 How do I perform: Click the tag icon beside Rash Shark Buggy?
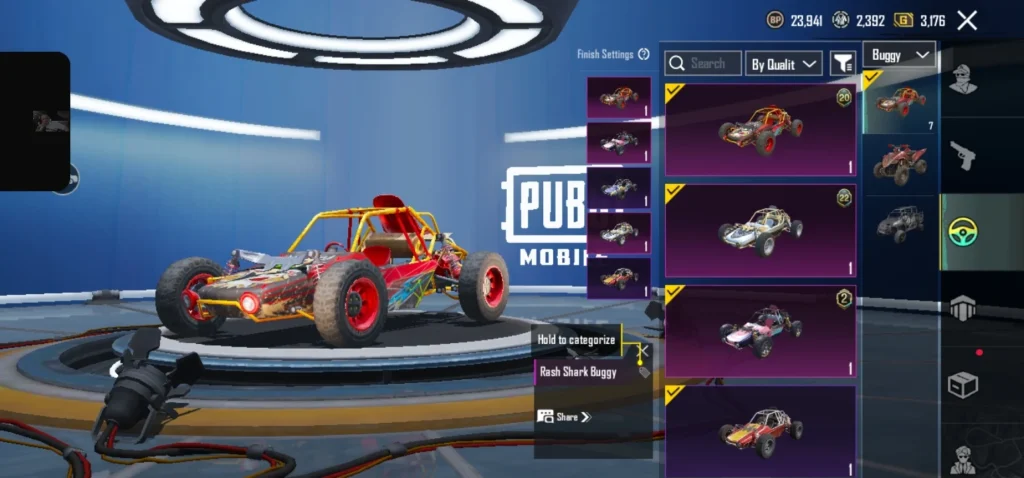643,372
